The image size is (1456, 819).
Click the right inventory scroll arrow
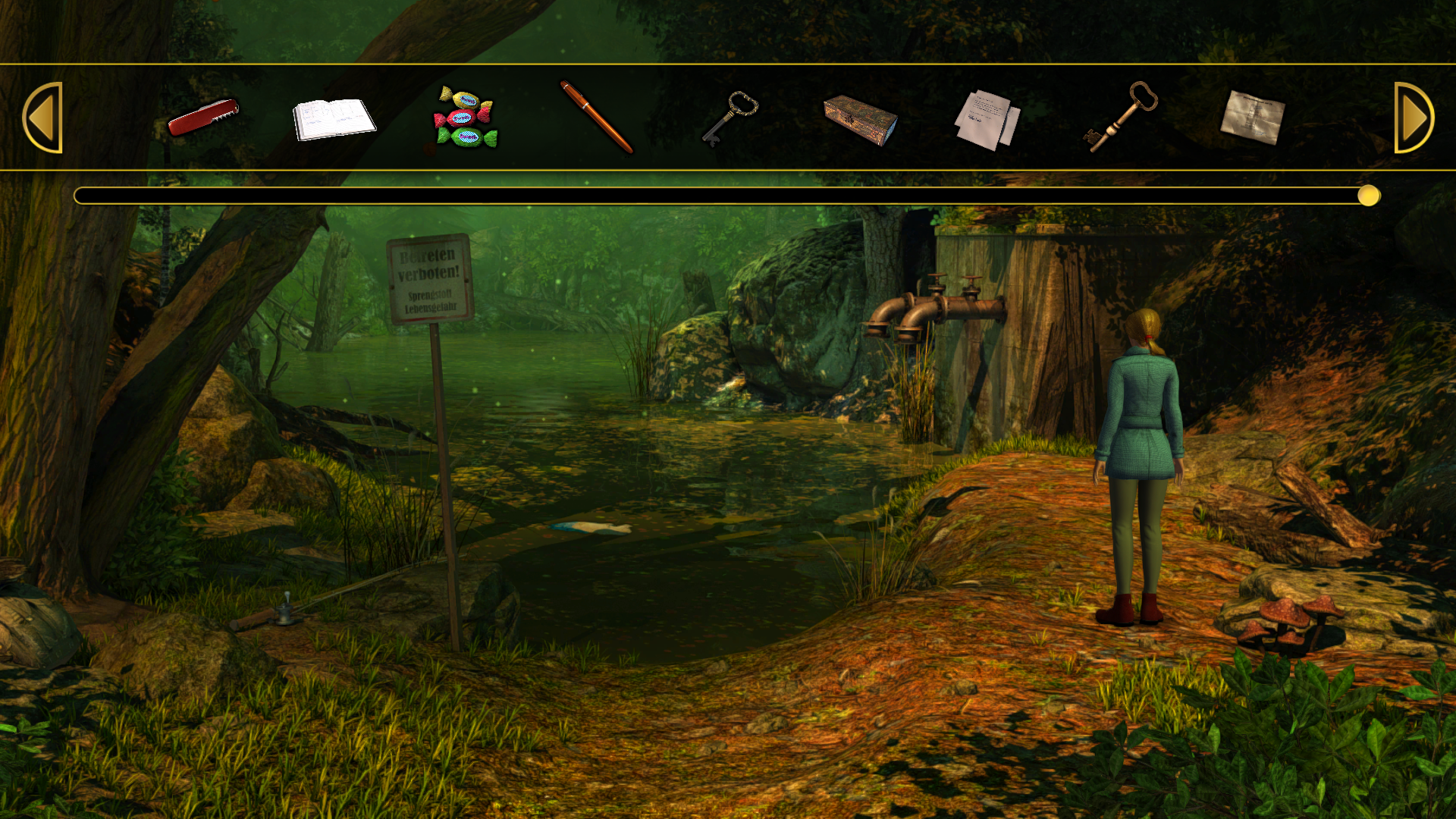click(x=1414, y=118)
